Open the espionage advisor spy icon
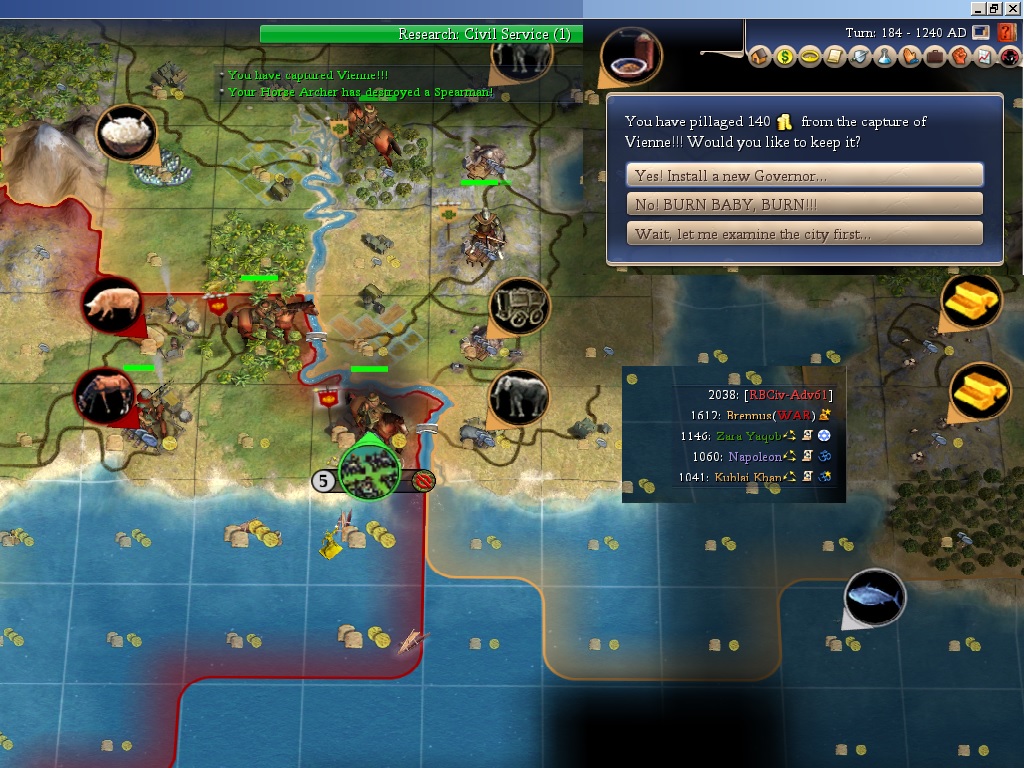The width and height of the screenshot is (1024, 768). pos(1008,57)
